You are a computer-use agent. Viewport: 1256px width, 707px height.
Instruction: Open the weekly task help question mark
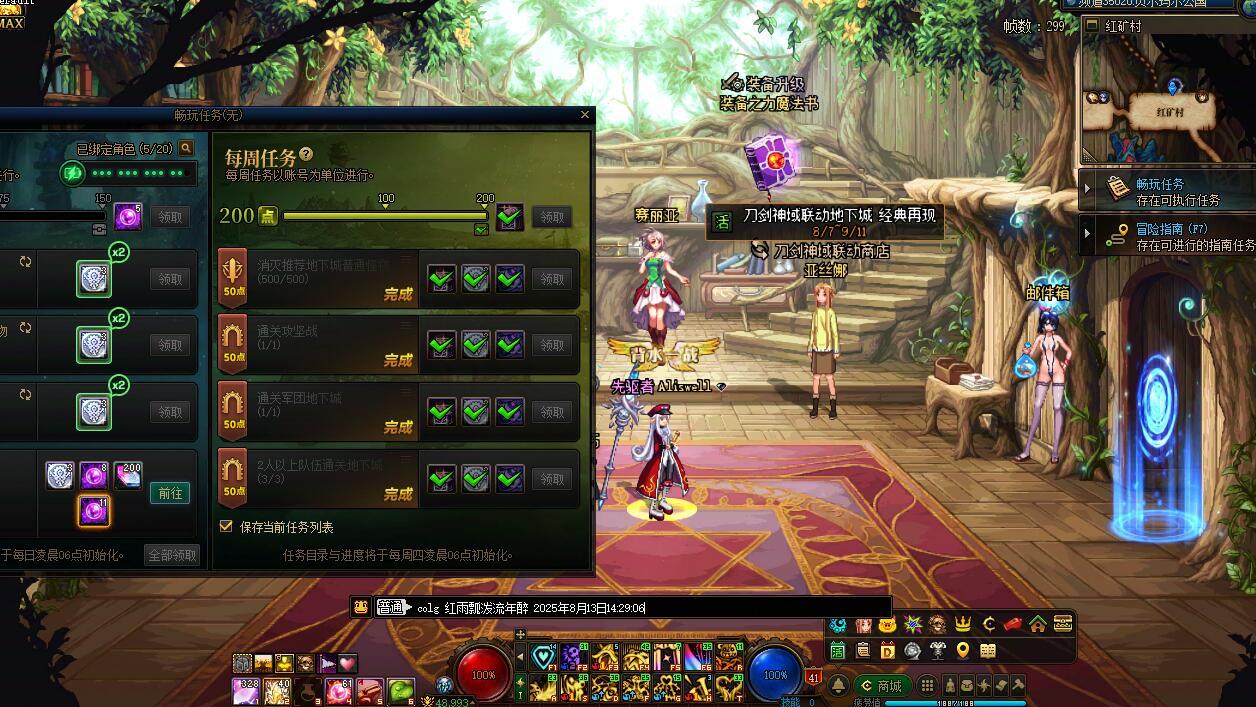coord(306,155)
